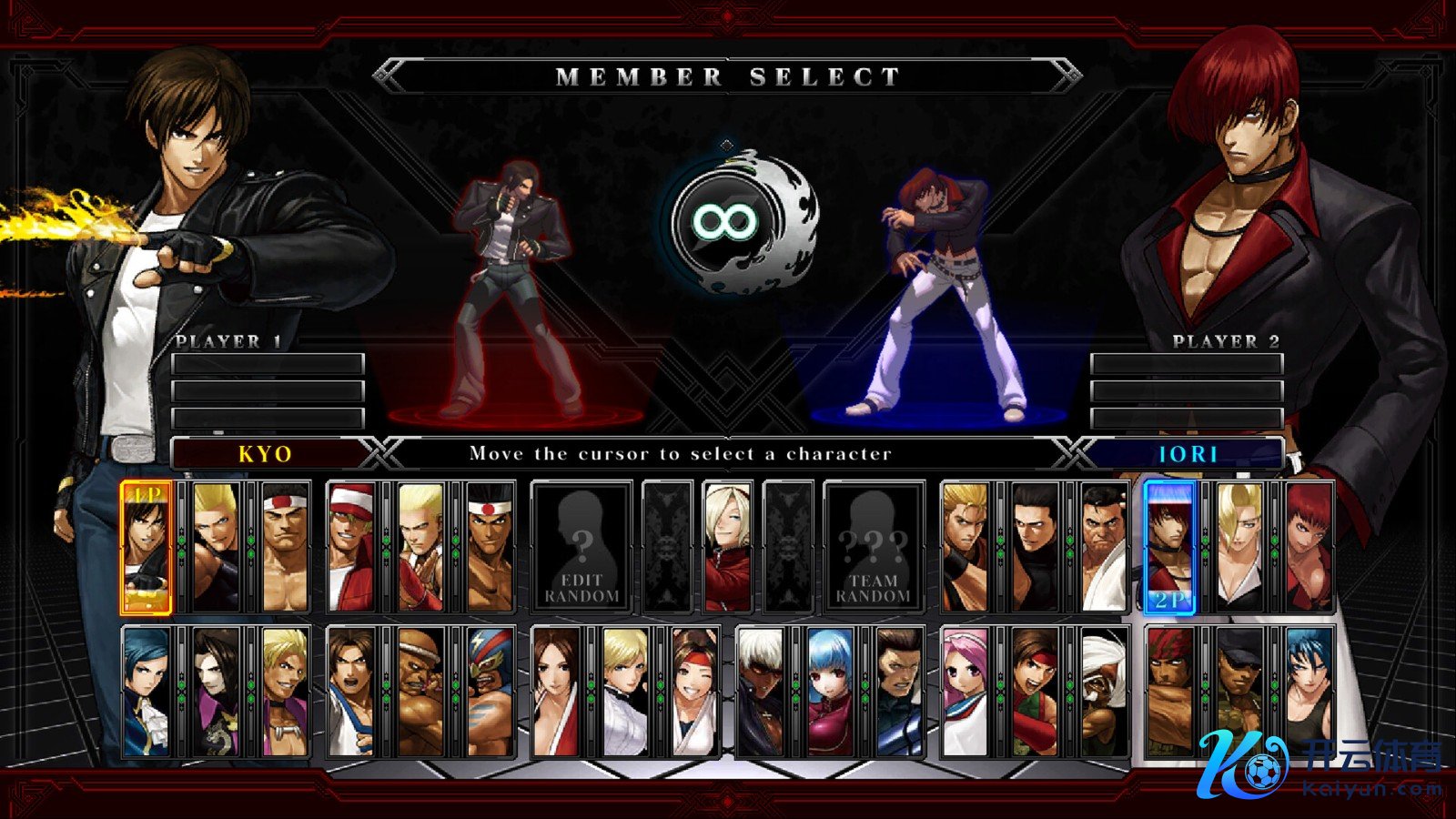
Task: Pick Elisabeth in the blue coat
Action: (146, 693)
